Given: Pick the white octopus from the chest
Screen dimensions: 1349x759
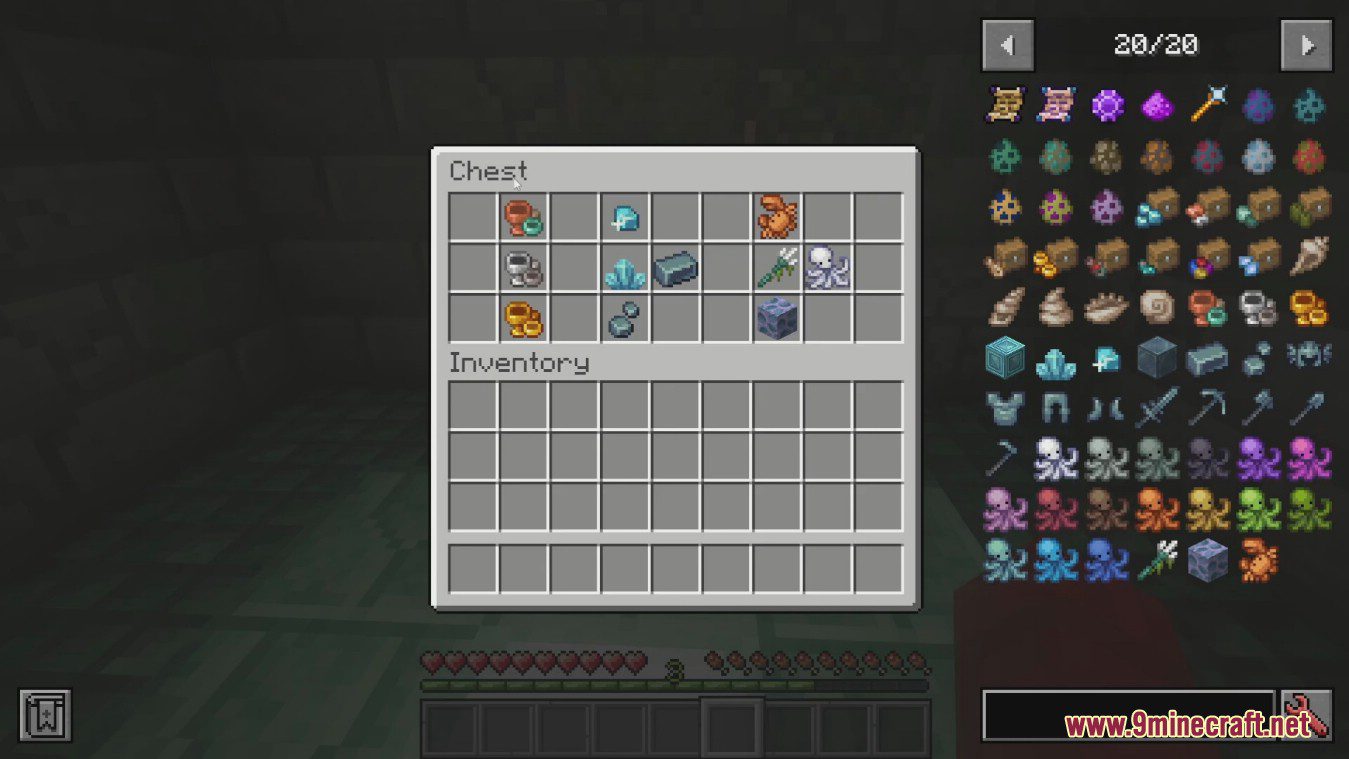Looking at the screenshot, I should click(x=827, y=267).
